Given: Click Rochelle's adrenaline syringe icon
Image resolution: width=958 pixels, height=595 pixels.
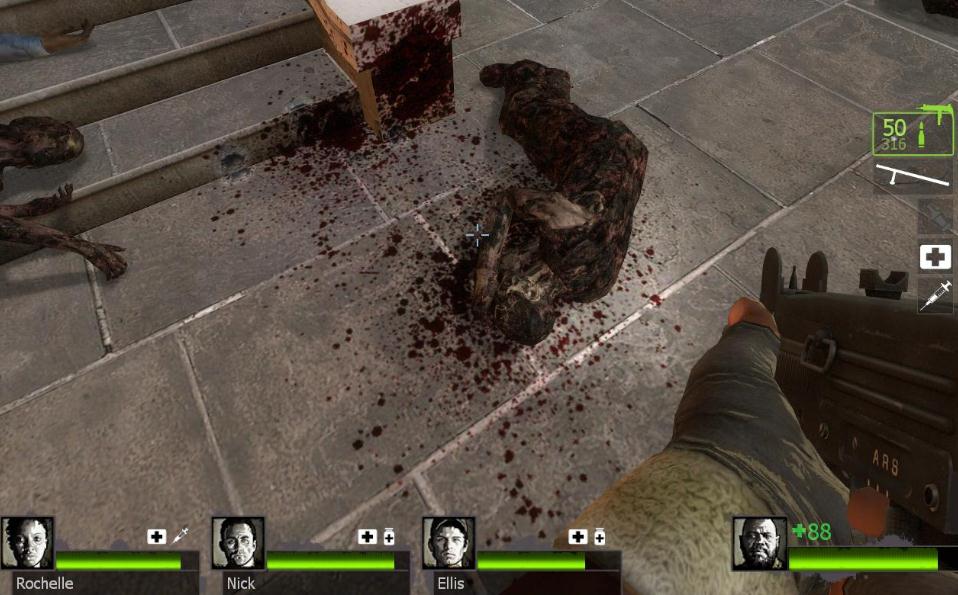Looking at the screenshot, I should [180, 537].
